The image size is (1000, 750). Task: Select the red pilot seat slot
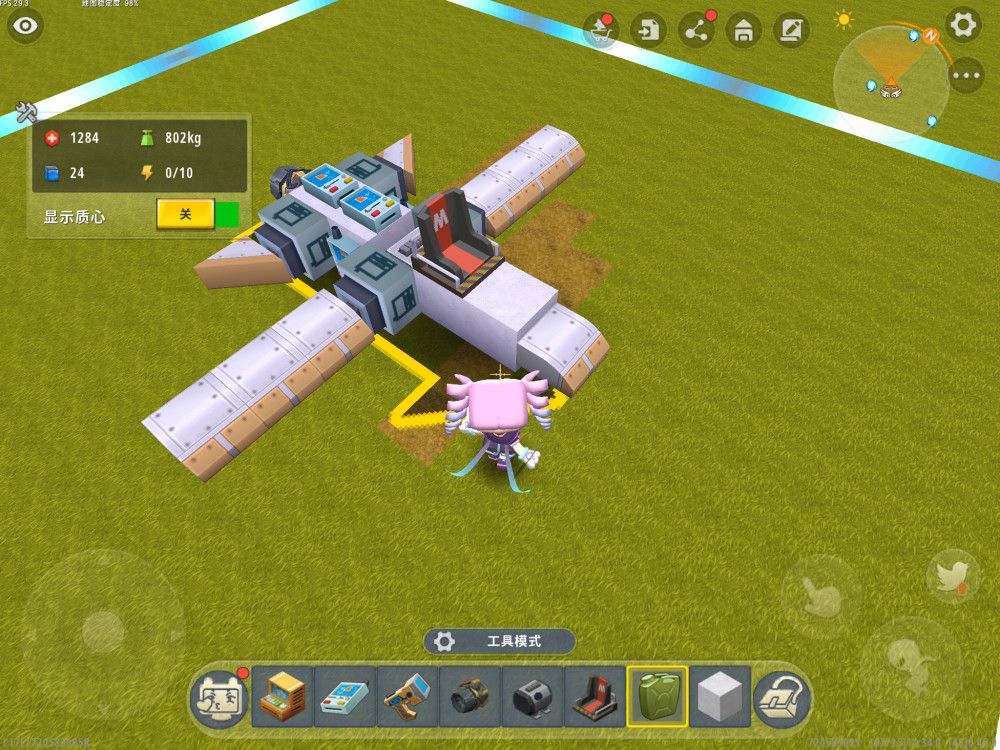pyautogui.click(x=594, y=697)
